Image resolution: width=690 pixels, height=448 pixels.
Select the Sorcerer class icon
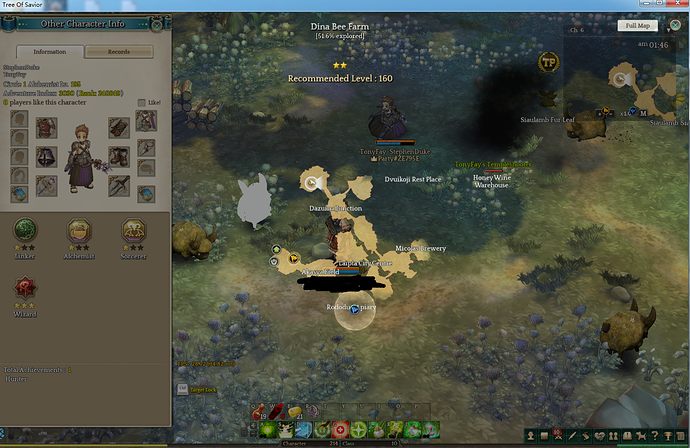(133, 230)
